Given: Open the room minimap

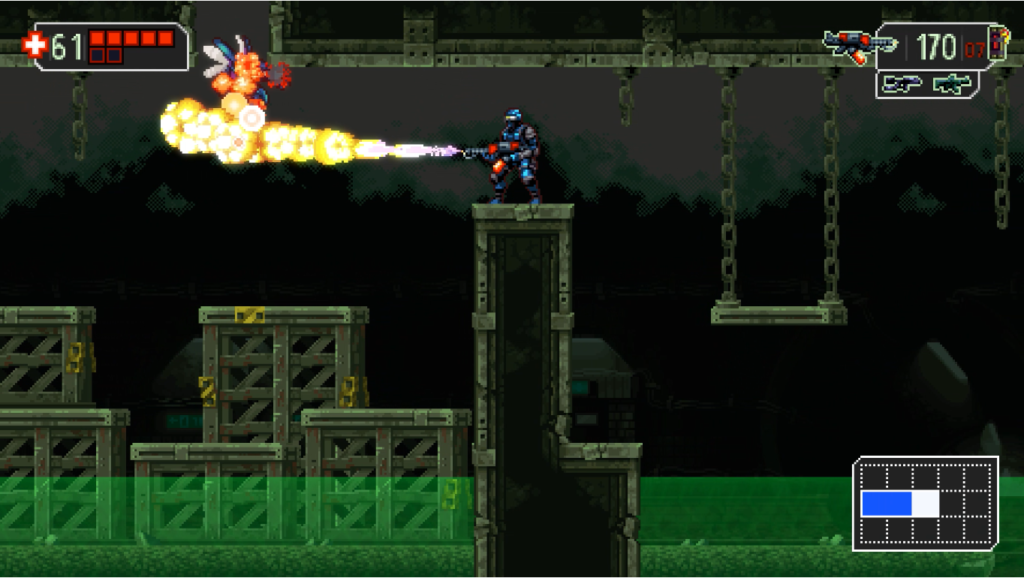Looking at the screenshot, I should pos(925,503).
